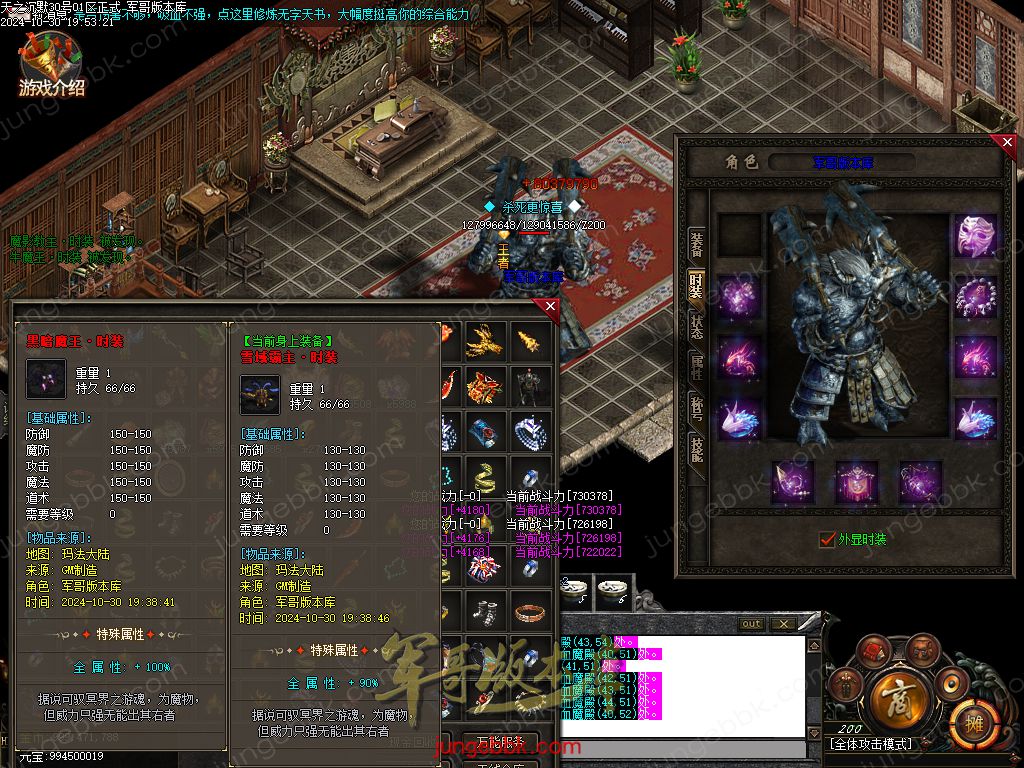Image resolution: width=1024 pixels, height=768 pixels.
Task: Toggle the 外显时装 checkbox
Action: click(827, 539)
